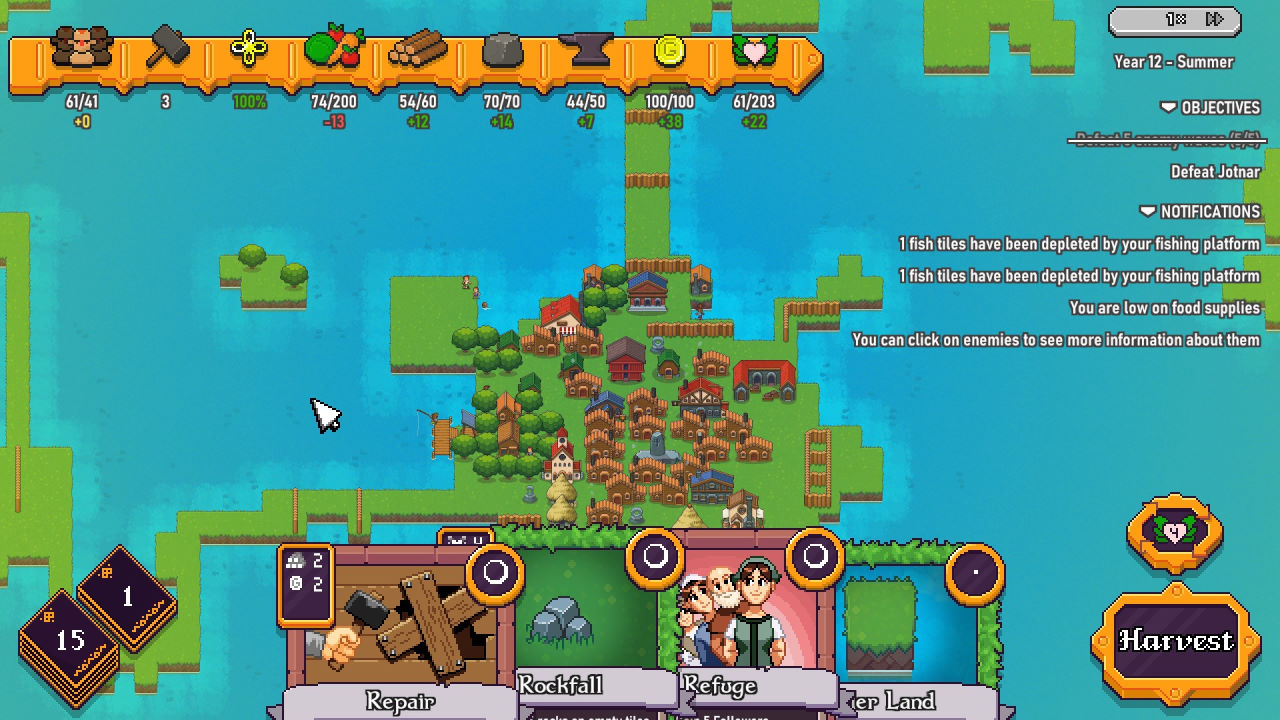Open the draw pile showing 15 cards
The width and height of the screenshot is (1280, 720).
pos(70,641)
